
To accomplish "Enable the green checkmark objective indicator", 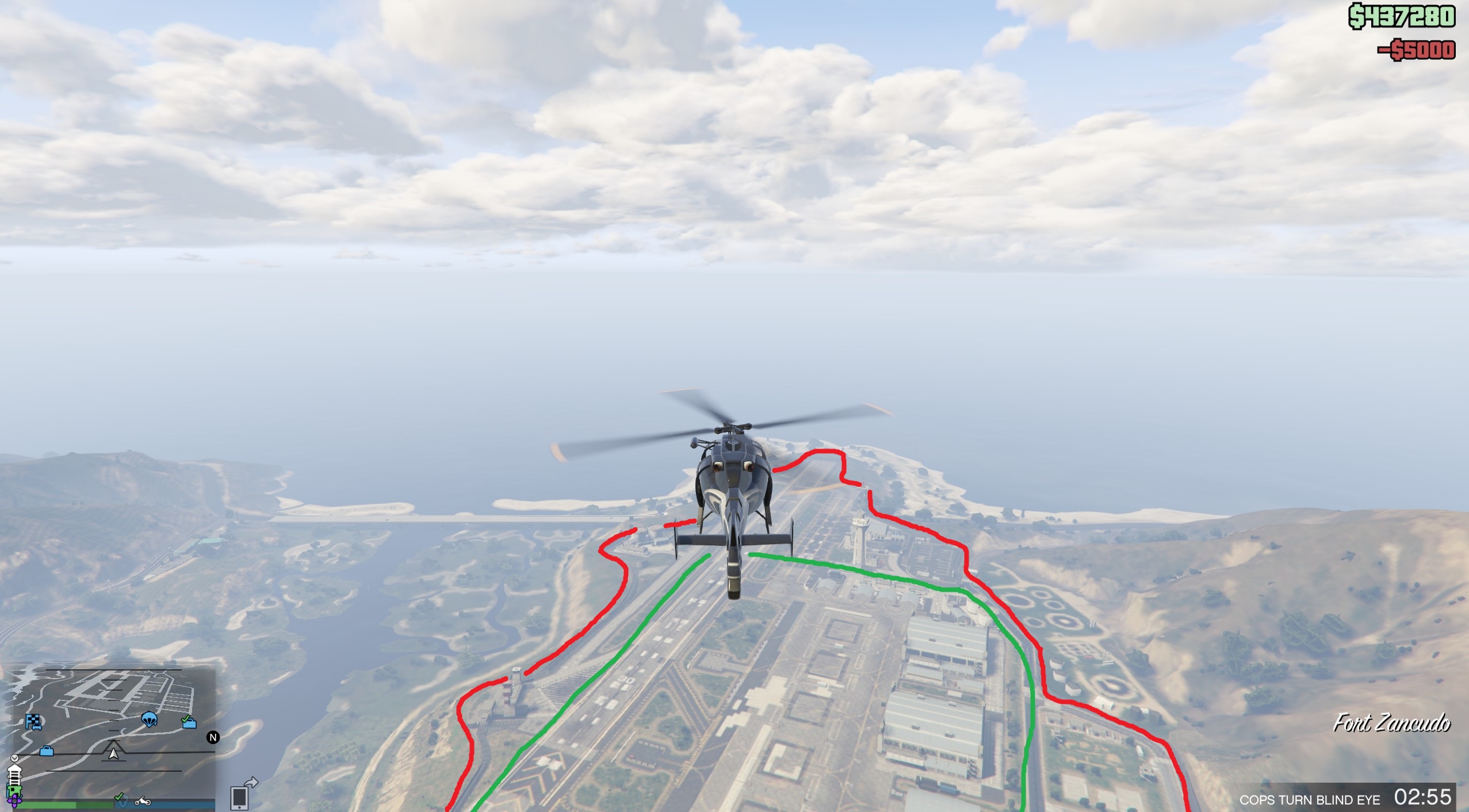I will 118,797.
